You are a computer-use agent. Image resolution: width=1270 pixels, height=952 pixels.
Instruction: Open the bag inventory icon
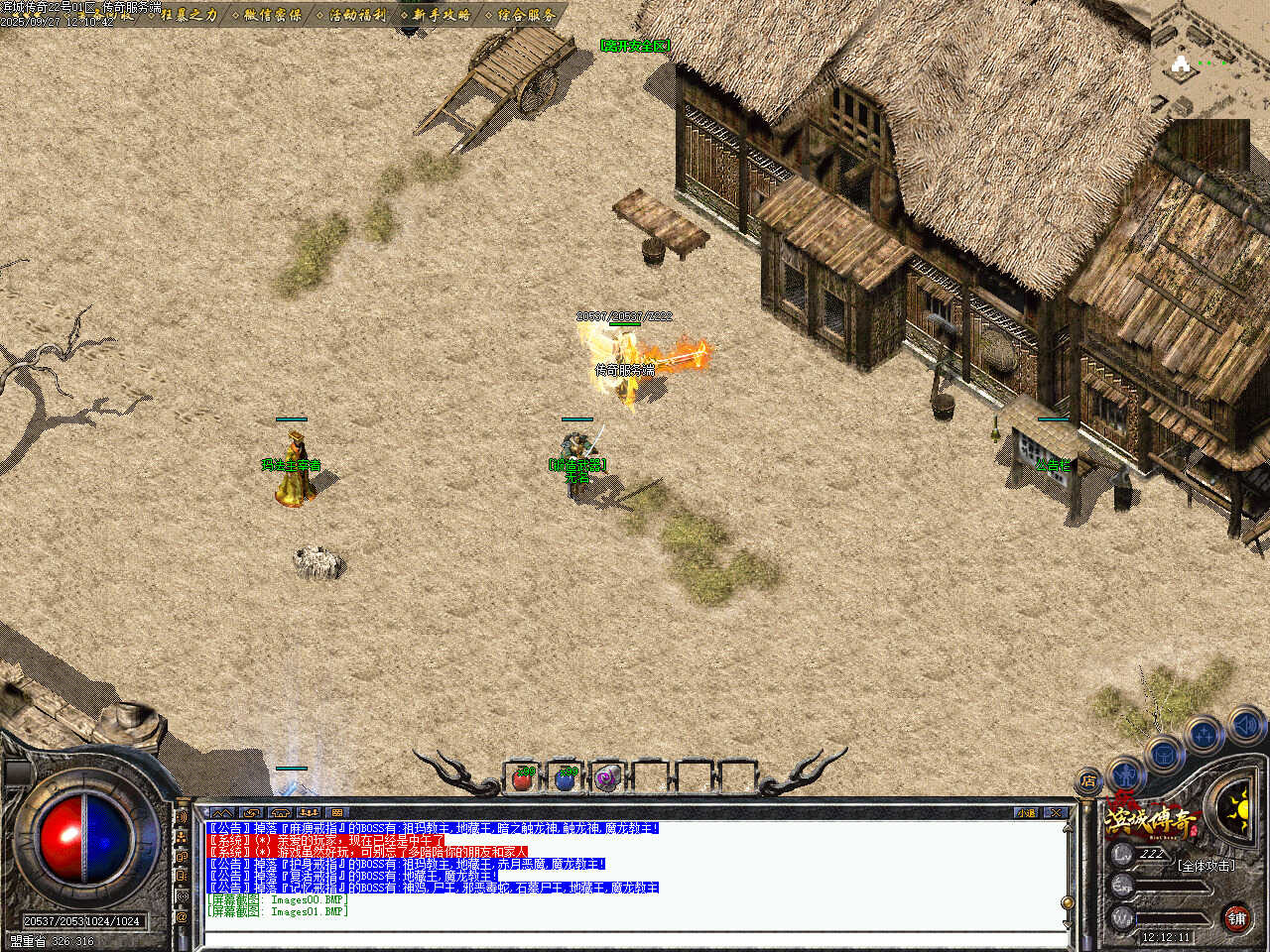pyautogui.click(x=1165, y=754)
